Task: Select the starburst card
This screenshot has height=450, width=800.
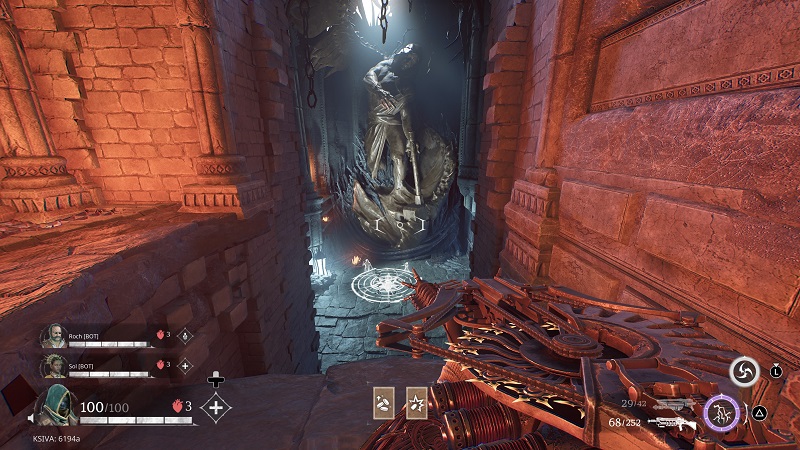Action: (x=416, y=400)
